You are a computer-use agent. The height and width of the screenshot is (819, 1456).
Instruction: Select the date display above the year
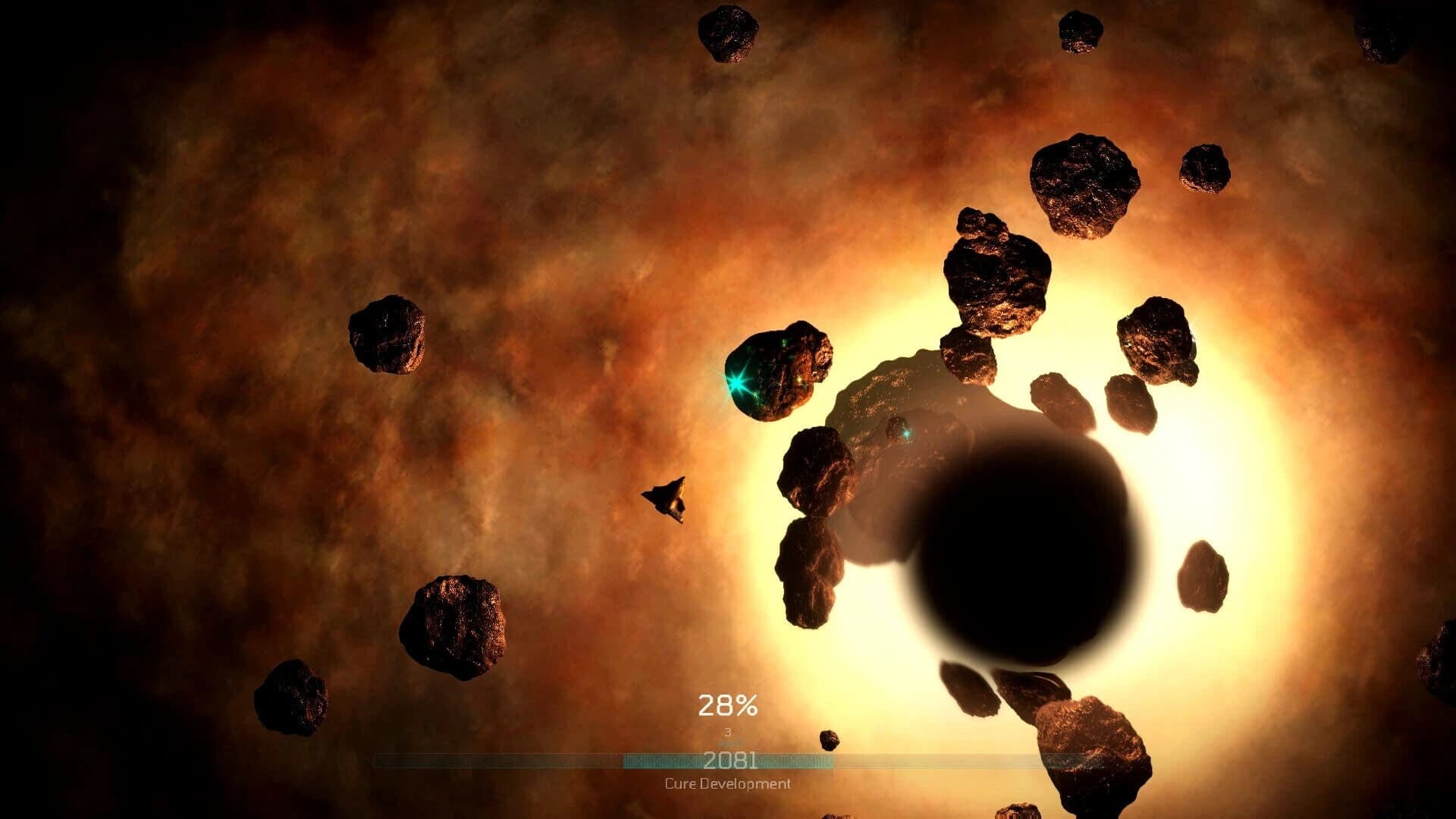click(729, 734)
